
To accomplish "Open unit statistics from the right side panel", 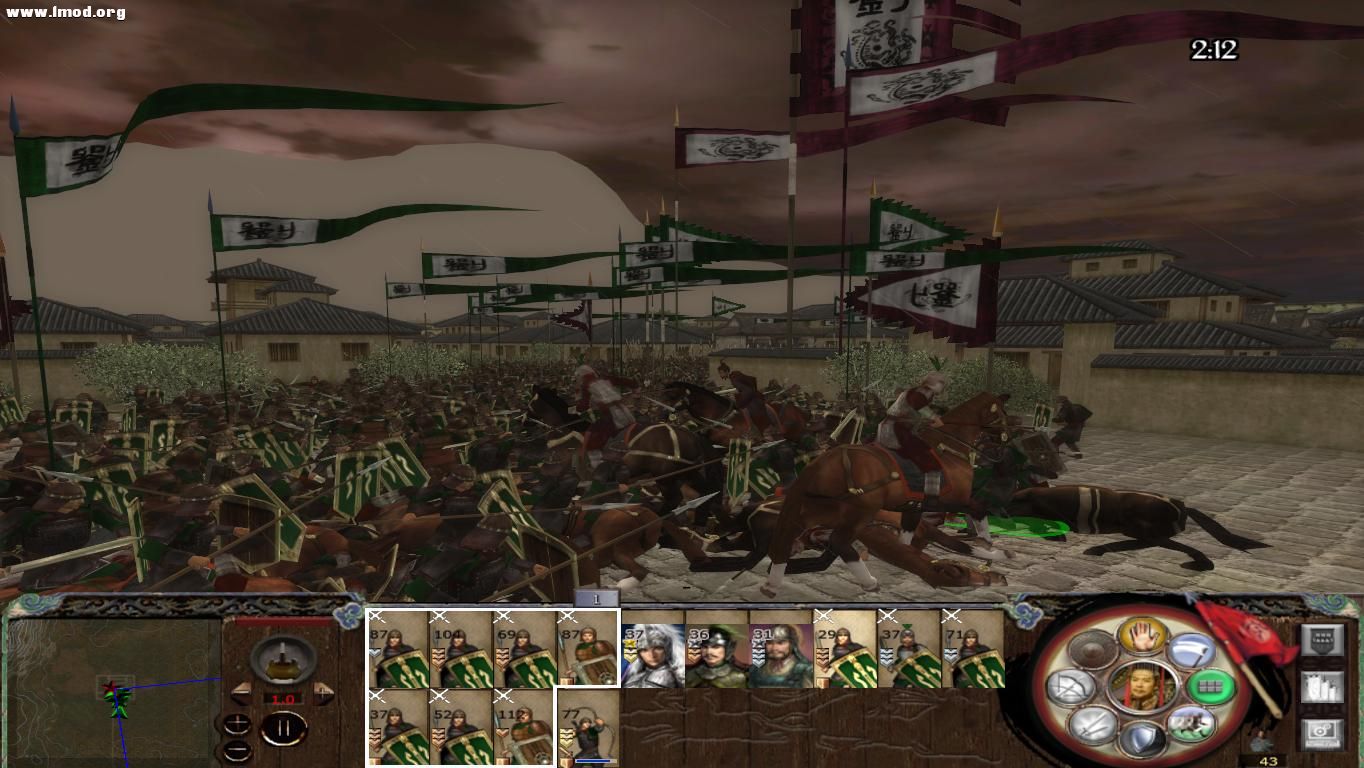I will 1322,686.
